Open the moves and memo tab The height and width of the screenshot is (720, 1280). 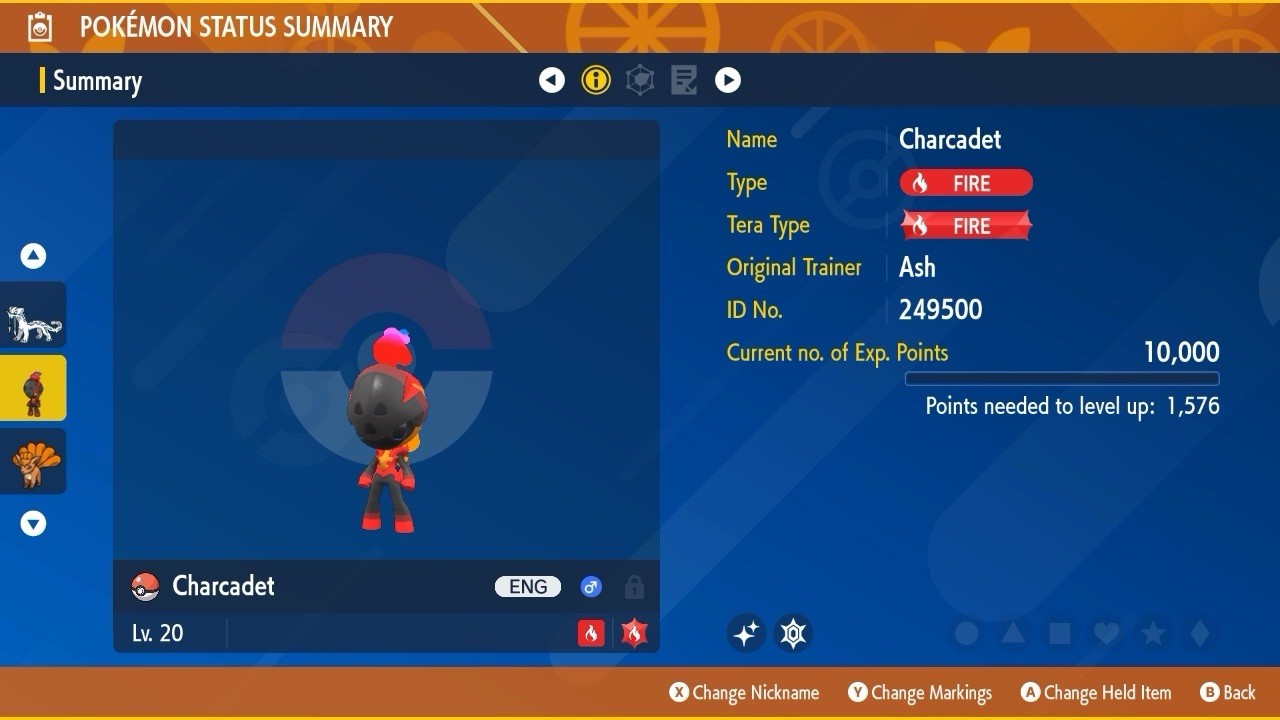click(x=684, y=80)
